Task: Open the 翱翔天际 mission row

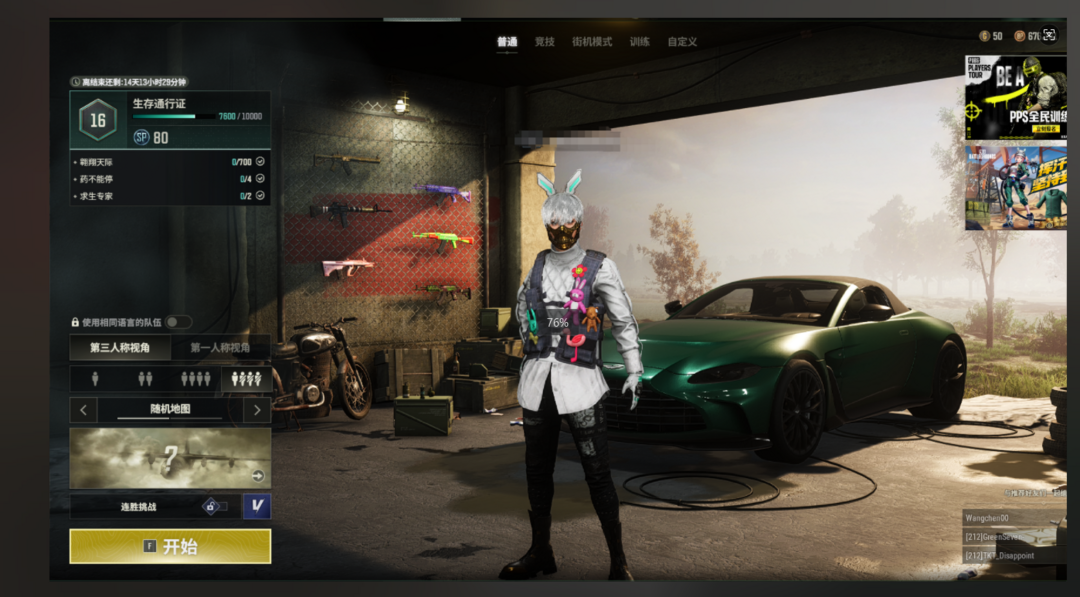Action: tap(170, 161)
